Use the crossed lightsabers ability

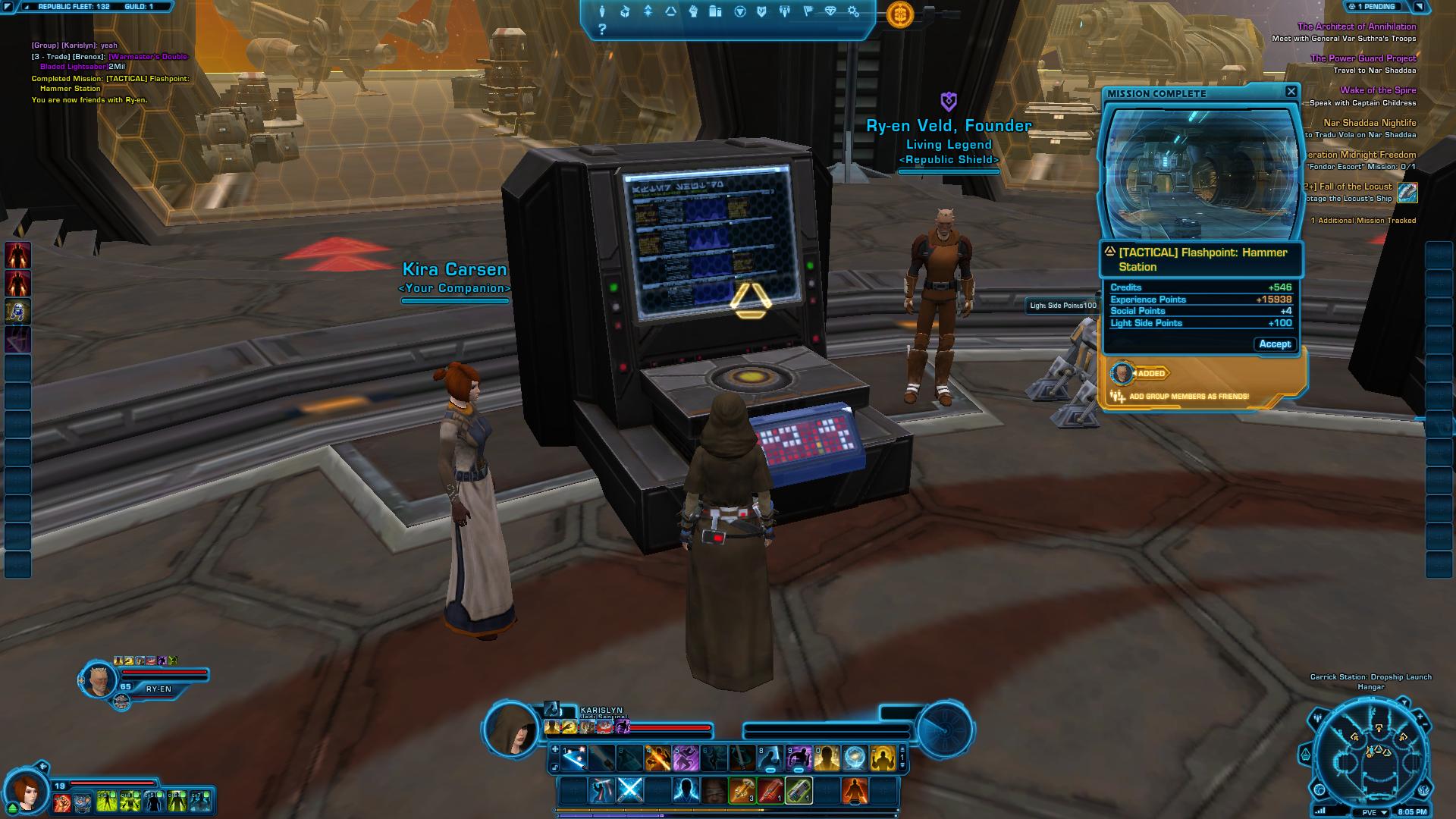tap(629, 790)
